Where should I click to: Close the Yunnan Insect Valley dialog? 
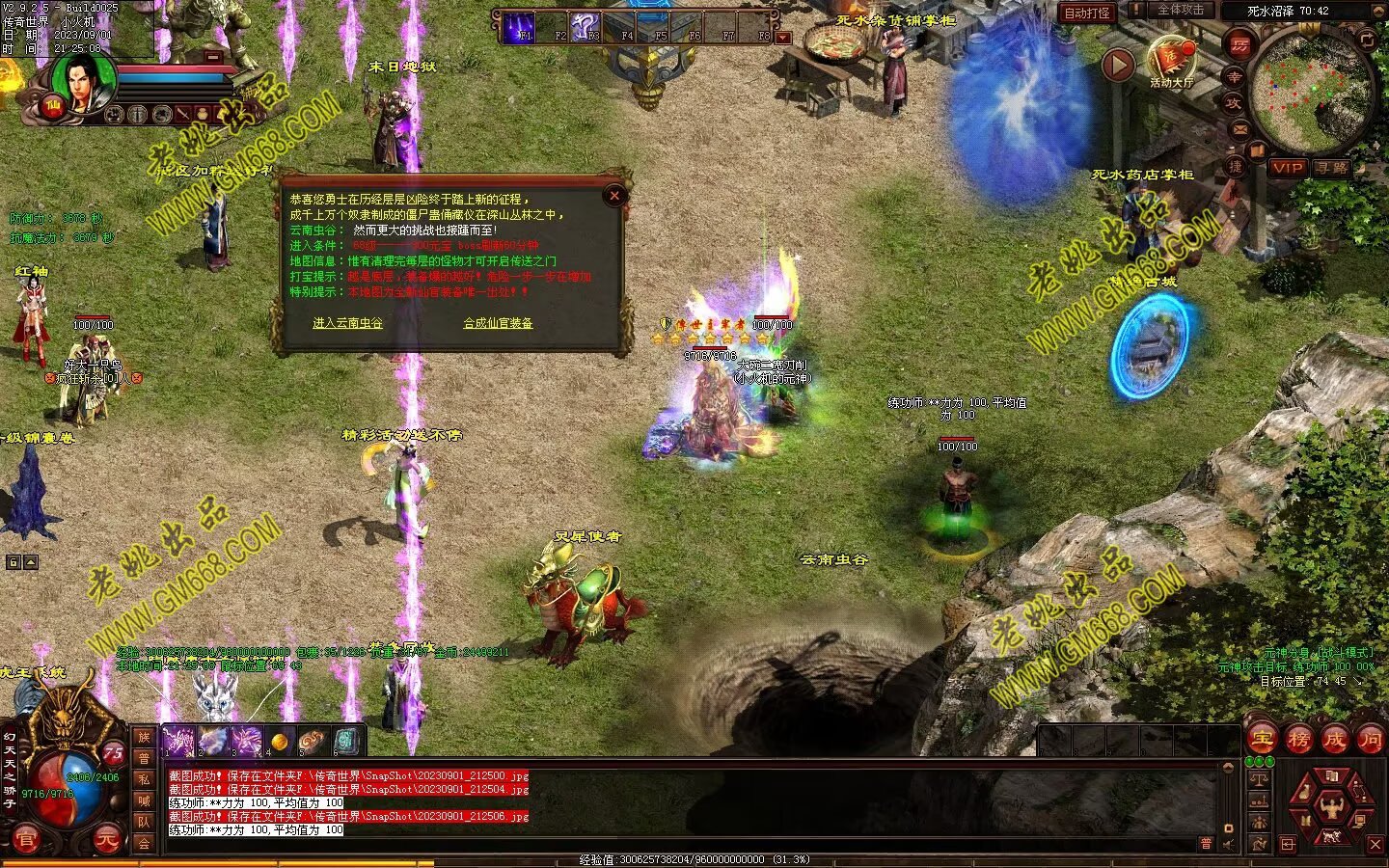(x=614, y=196)
